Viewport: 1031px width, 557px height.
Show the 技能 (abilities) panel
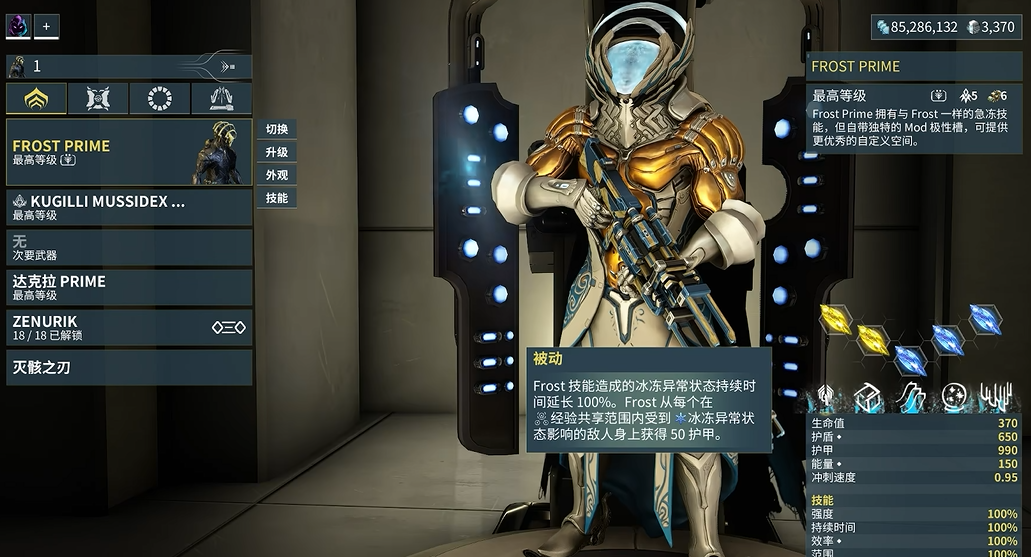click(277, 198)
